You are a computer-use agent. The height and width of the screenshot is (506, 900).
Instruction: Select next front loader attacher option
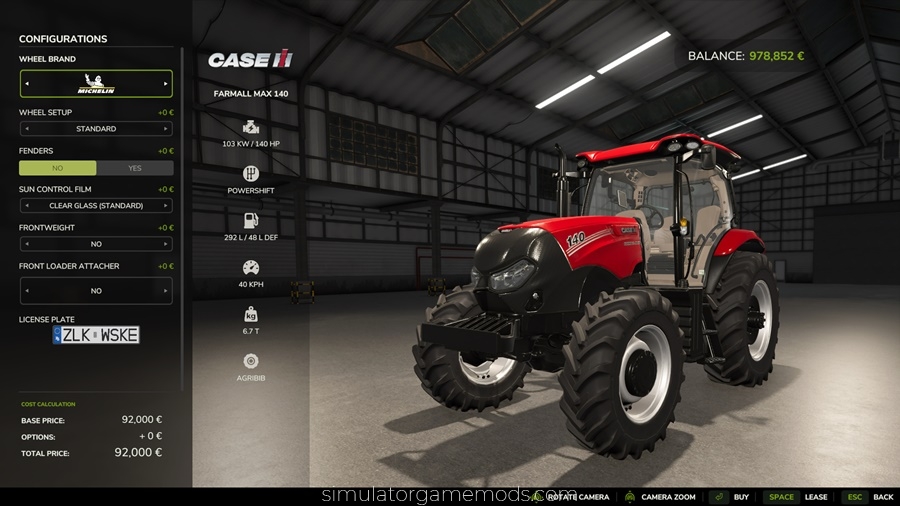coord(166,291)
